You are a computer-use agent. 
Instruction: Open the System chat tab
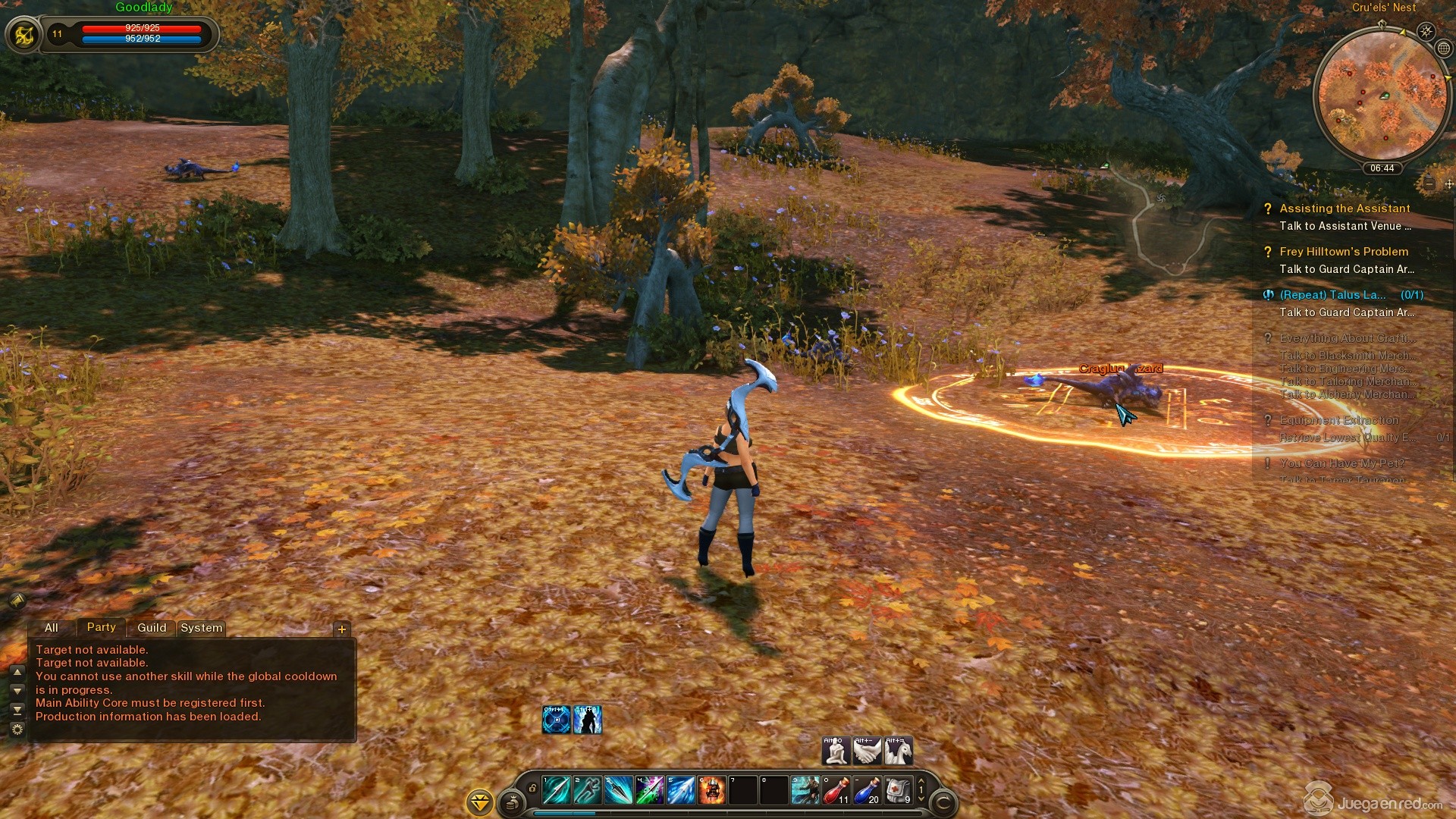click(202, 628)
